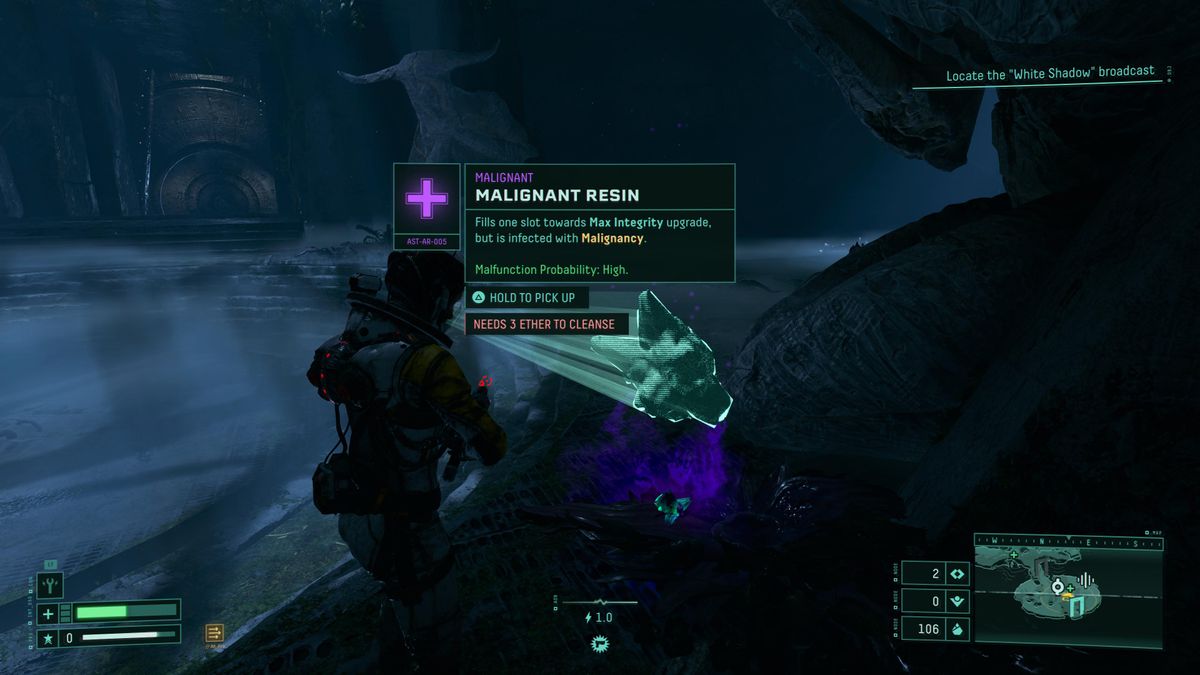The height and width of the screenshot is (675, 1200).
Task: Click the health plus icon beside integrity bar
Action: click(x=48, y=613)
